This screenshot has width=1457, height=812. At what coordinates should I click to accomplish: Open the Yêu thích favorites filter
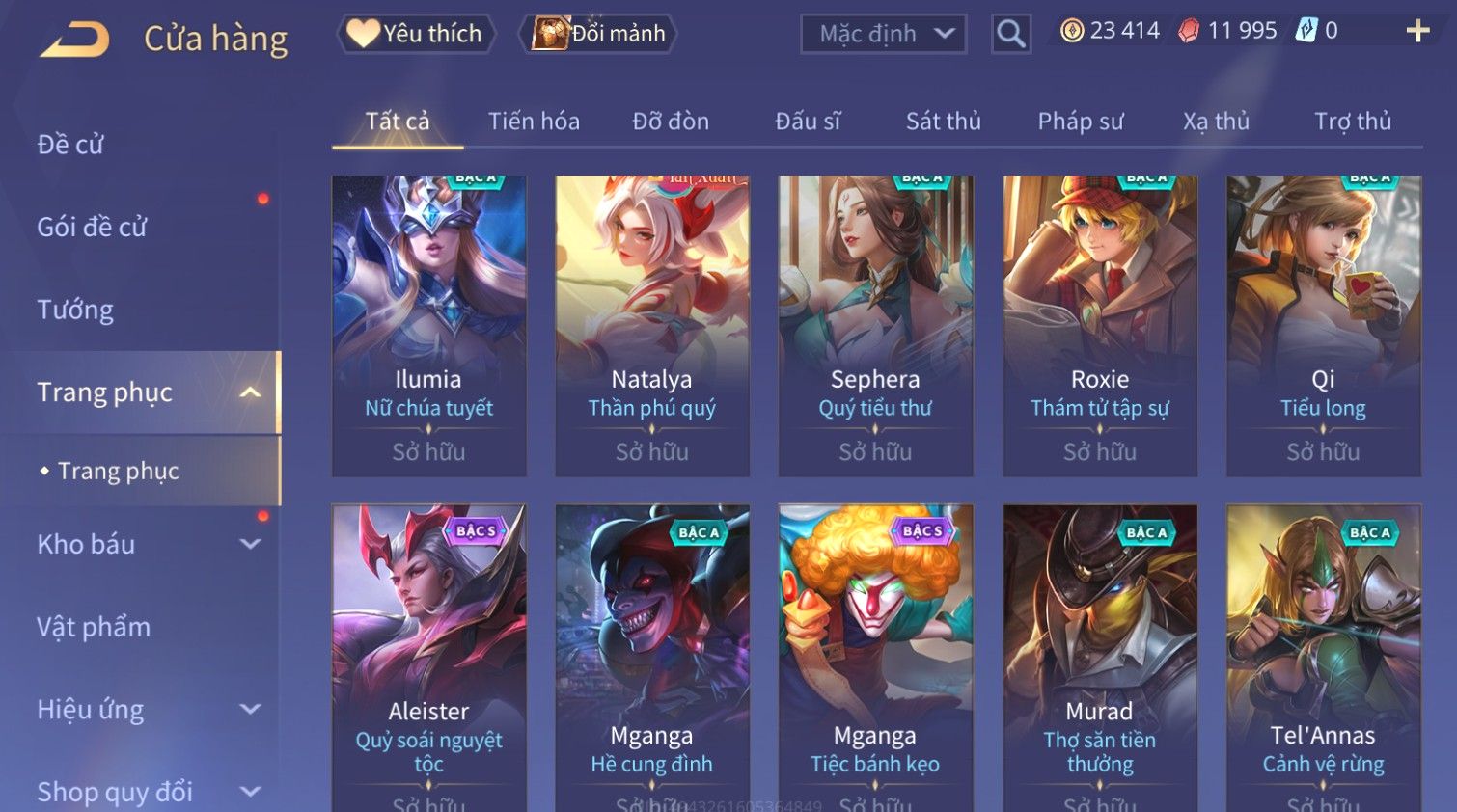pos(416,34)
